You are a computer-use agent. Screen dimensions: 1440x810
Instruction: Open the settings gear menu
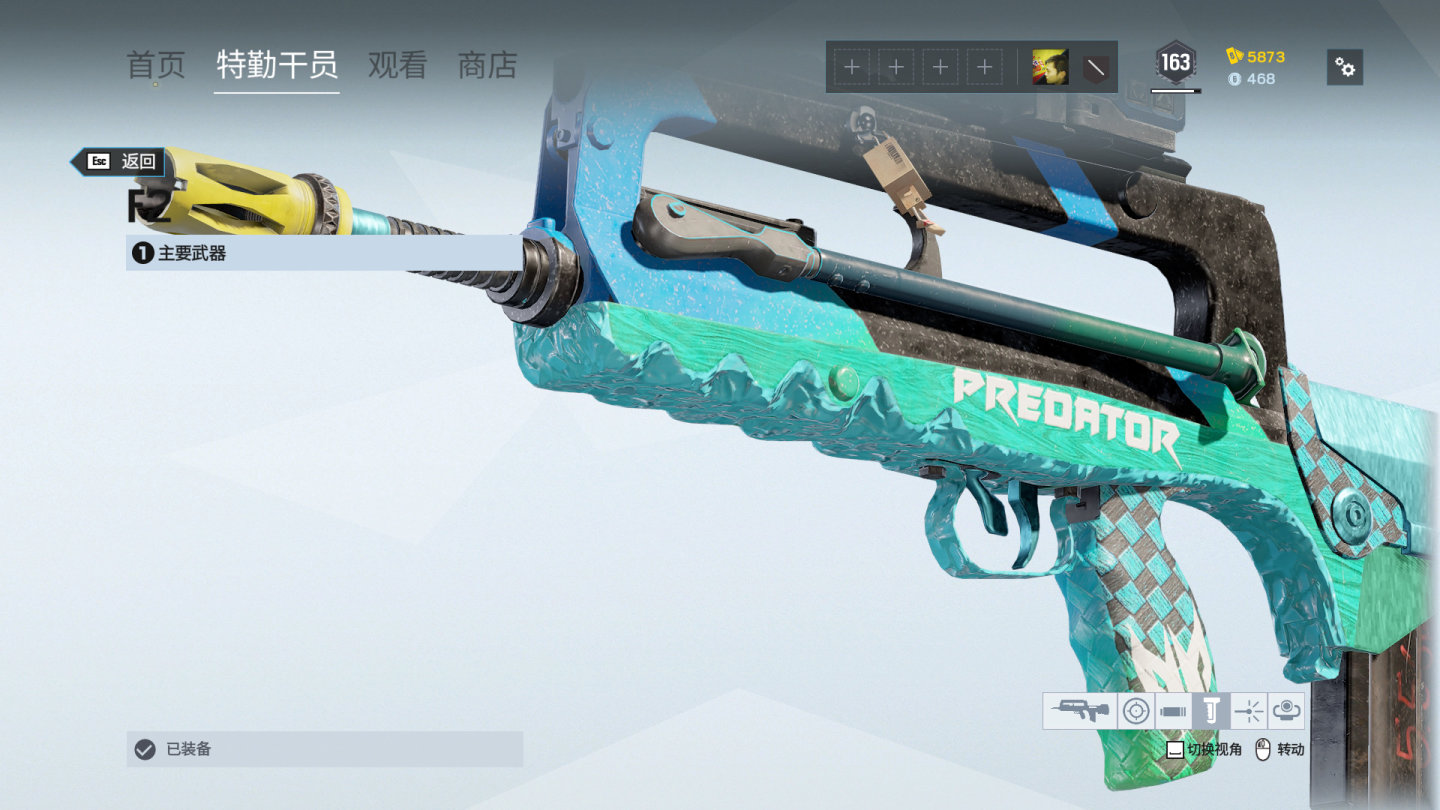[1345, 67]
